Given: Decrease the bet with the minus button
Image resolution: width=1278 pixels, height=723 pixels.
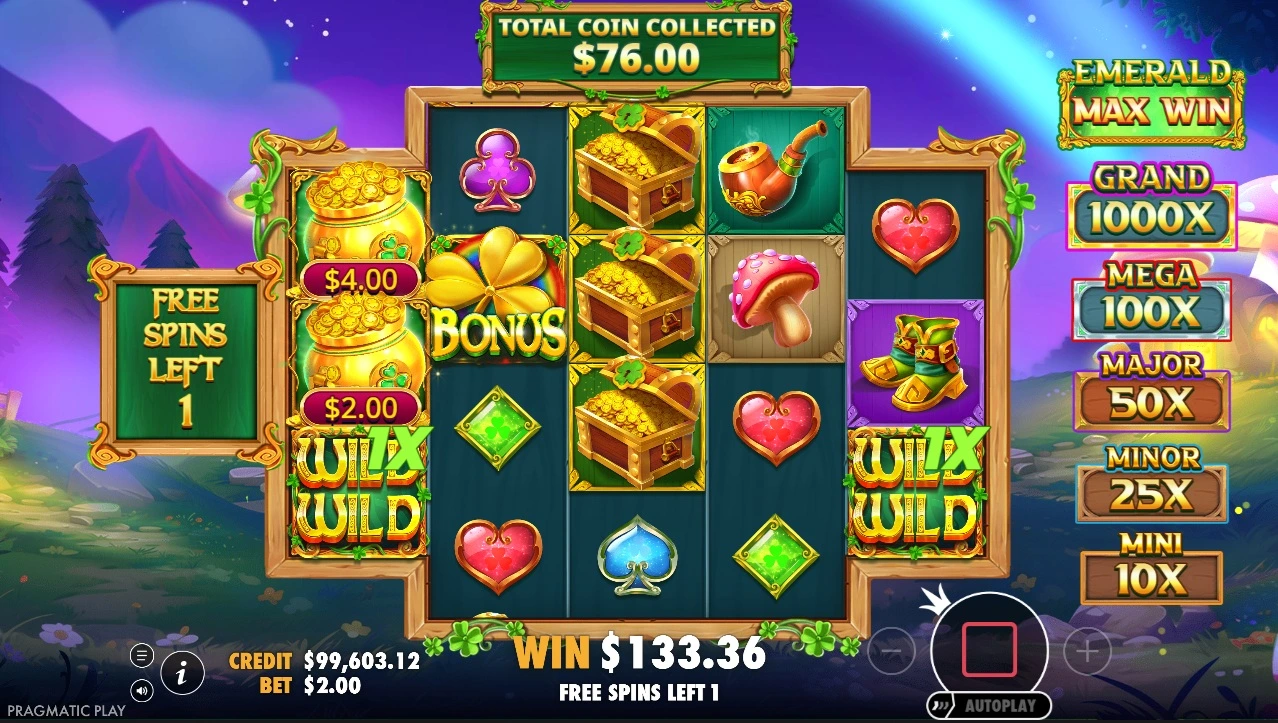Looking at the screenshot, I should pos(892,653).
